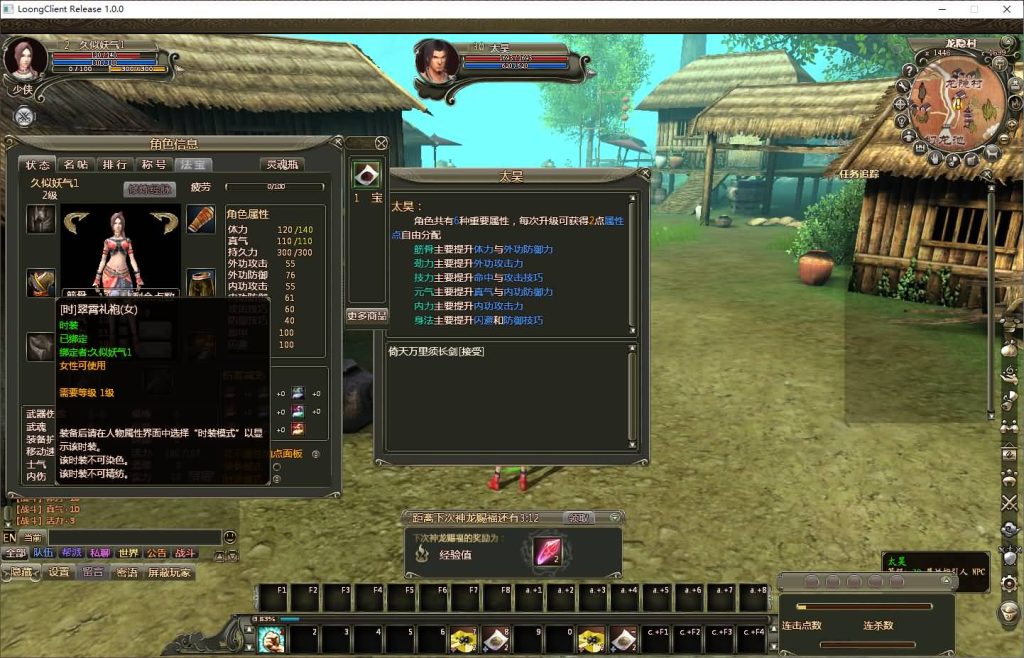Image resolution: width=1024 pixels, height=658 pixels.
Task: Select the 称号 title tab
Action: click(154, 165)
